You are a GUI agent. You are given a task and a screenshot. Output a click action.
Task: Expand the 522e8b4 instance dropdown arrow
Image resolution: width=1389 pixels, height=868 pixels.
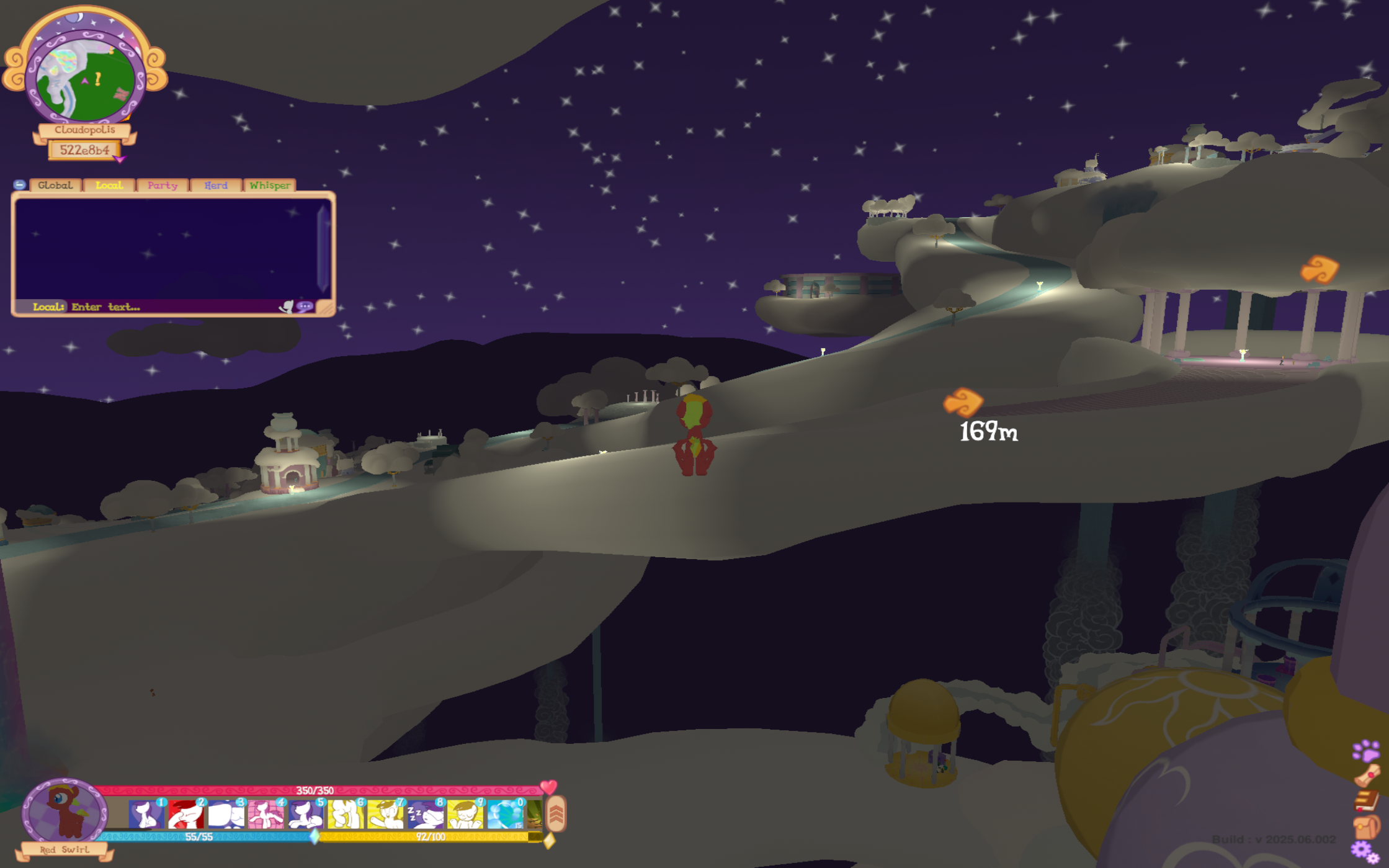(120, 159)
